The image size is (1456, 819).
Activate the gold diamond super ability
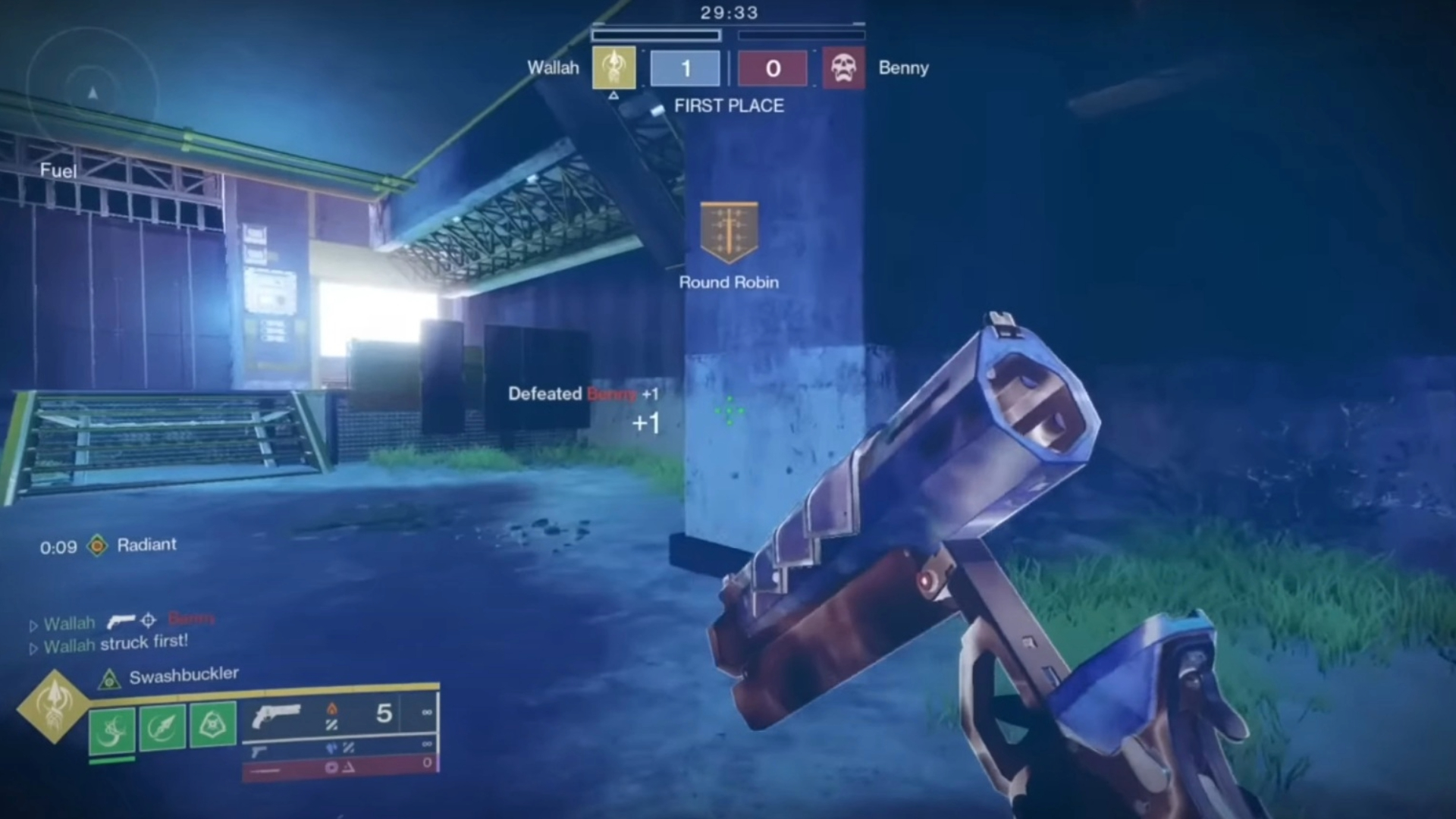[53, 706]
